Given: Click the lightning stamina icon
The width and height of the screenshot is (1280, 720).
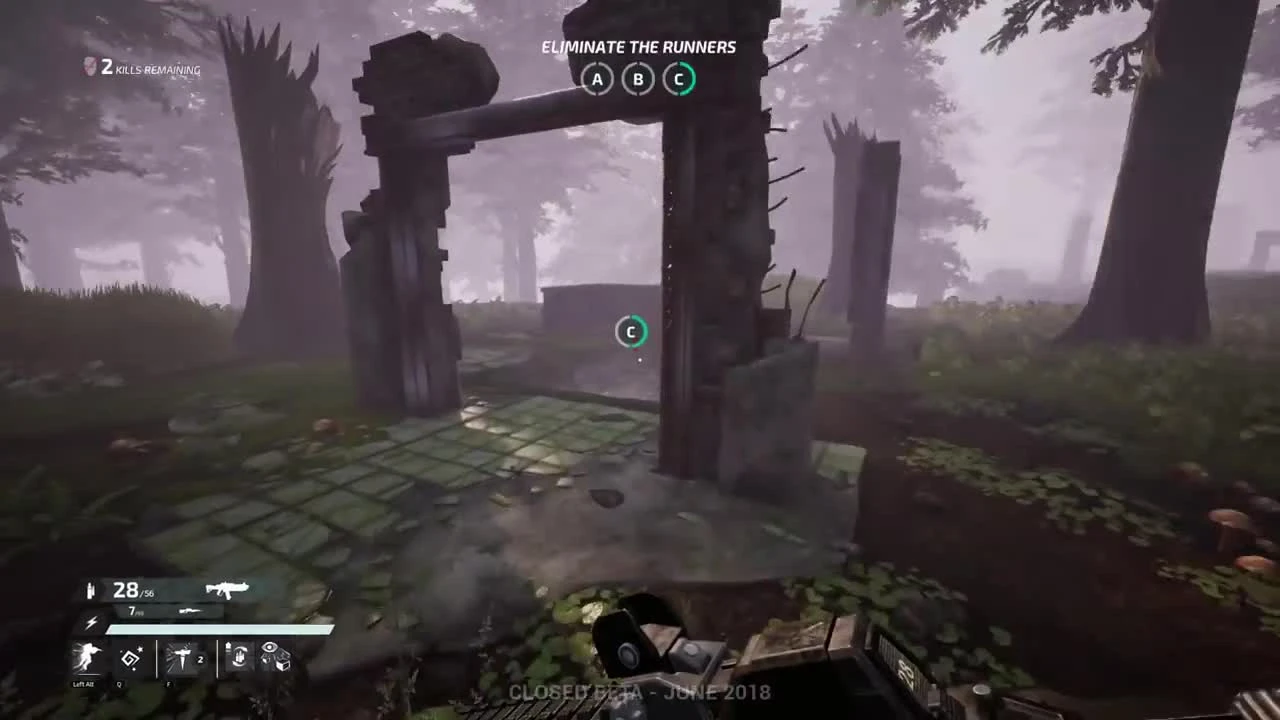Looking at the screenshot, I should (x=91, y=622).
